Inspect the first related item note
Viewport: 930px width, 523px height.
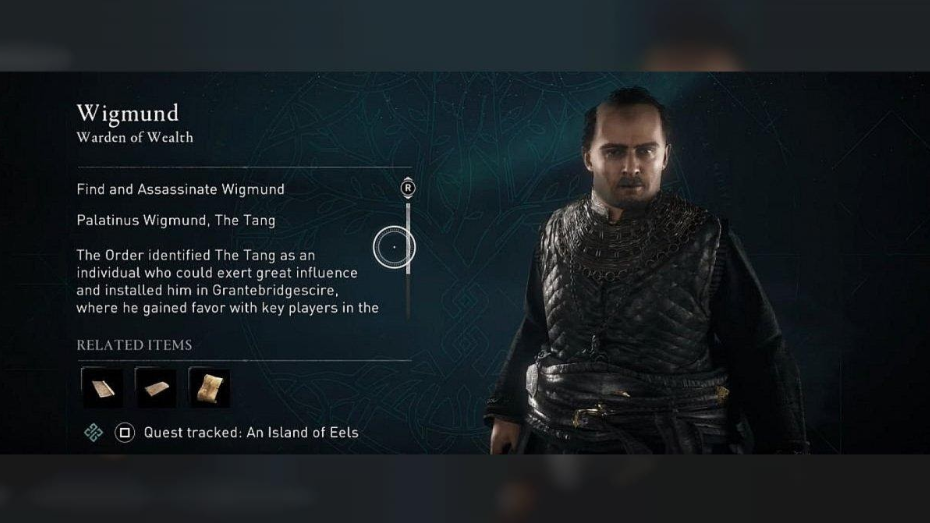click(102, 388)
